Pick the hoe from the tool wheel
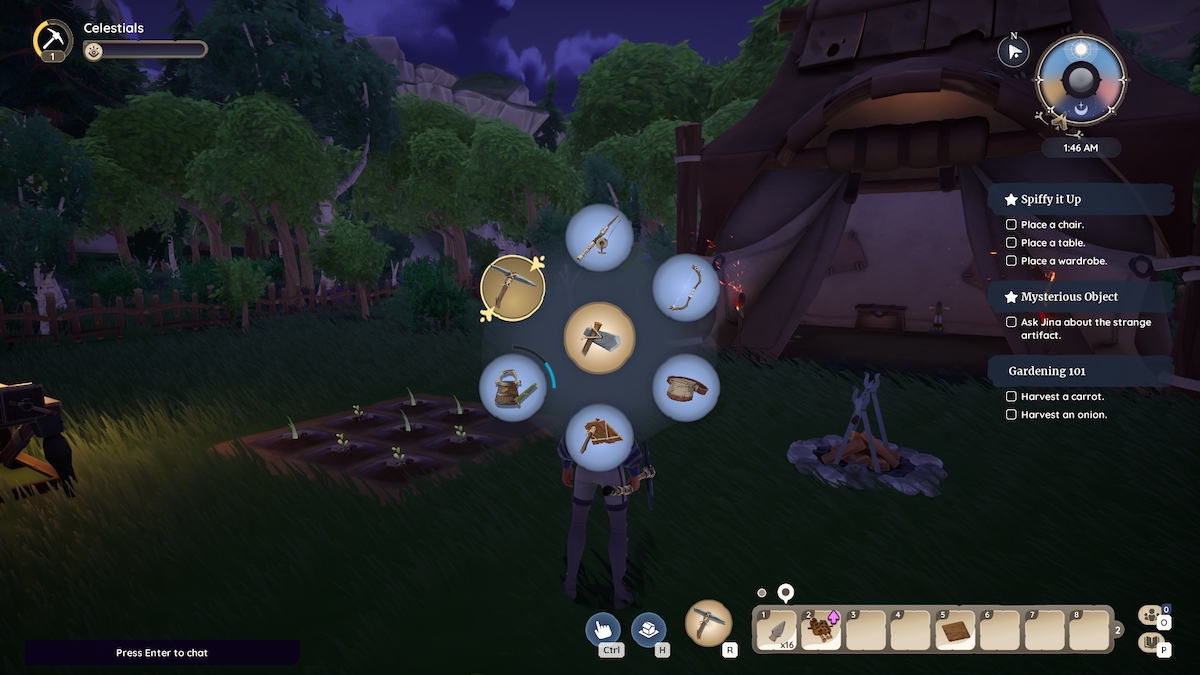 click(599, 437)
